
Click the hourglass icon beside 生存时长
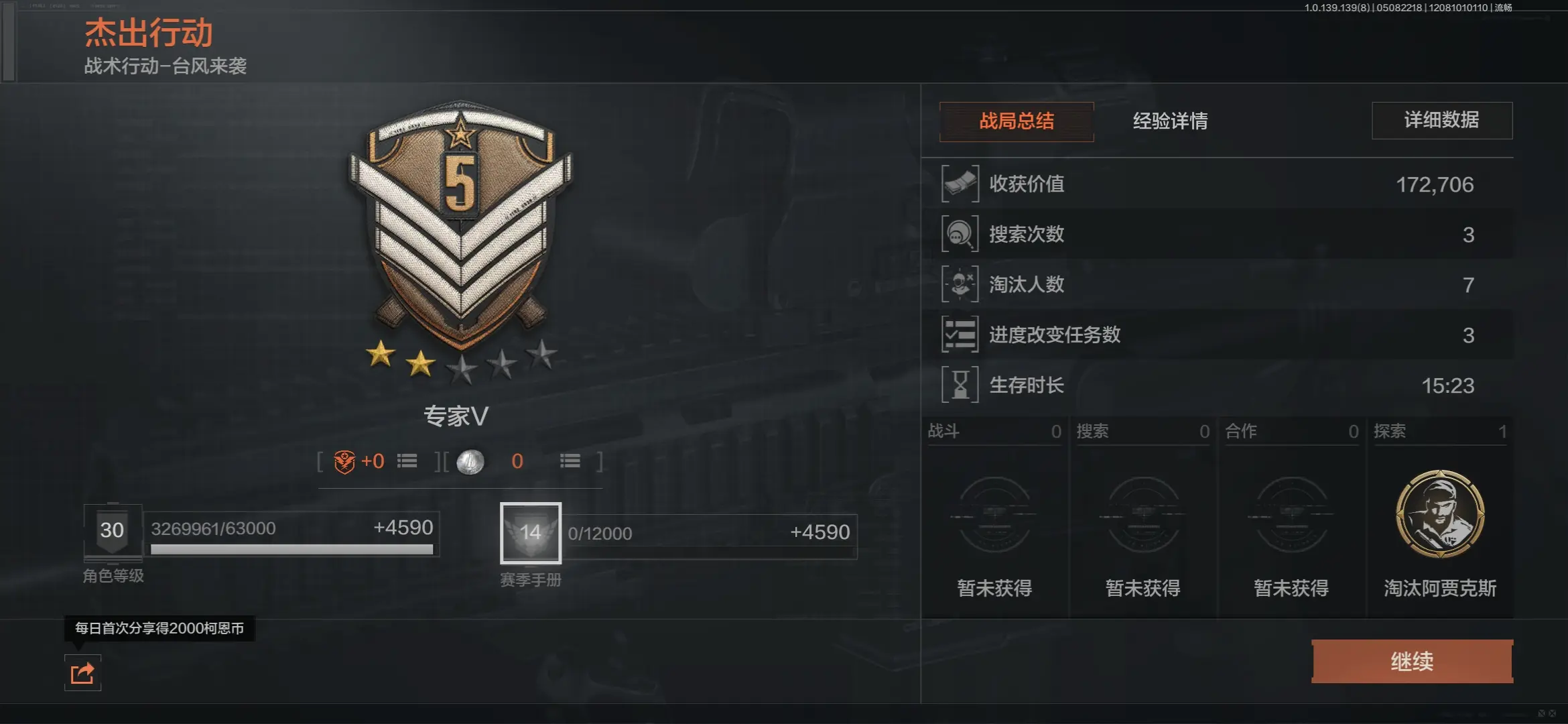click(x=961, y=385)
